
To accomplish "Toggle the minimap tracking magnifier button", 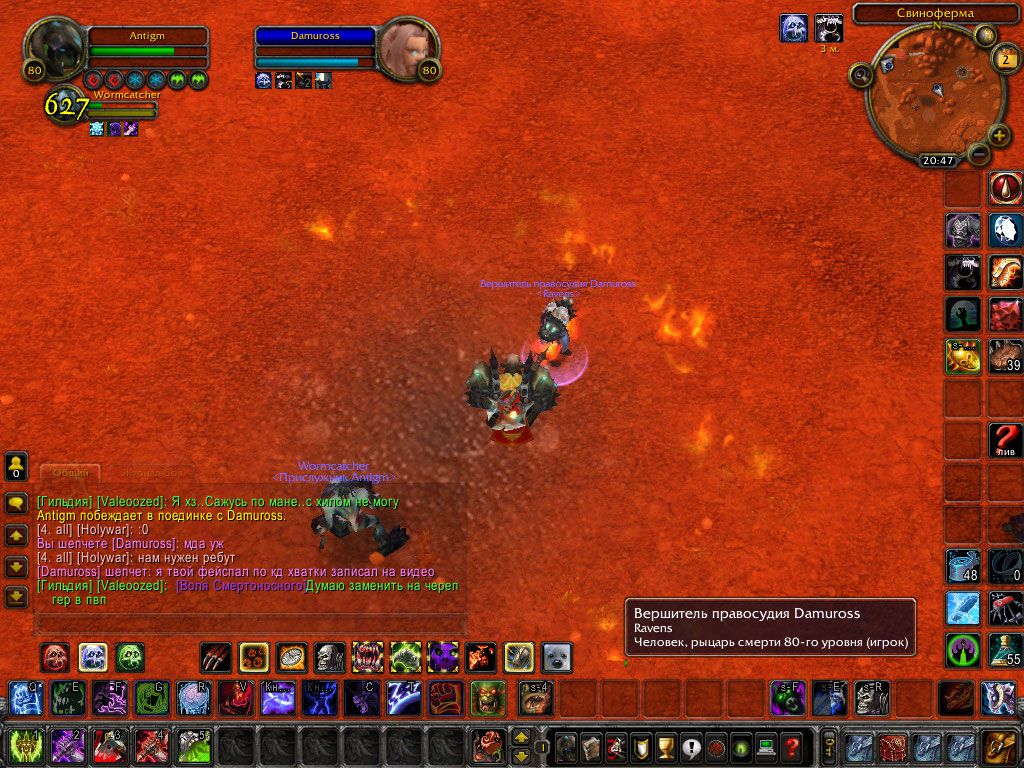I will [x=860, y=74].
